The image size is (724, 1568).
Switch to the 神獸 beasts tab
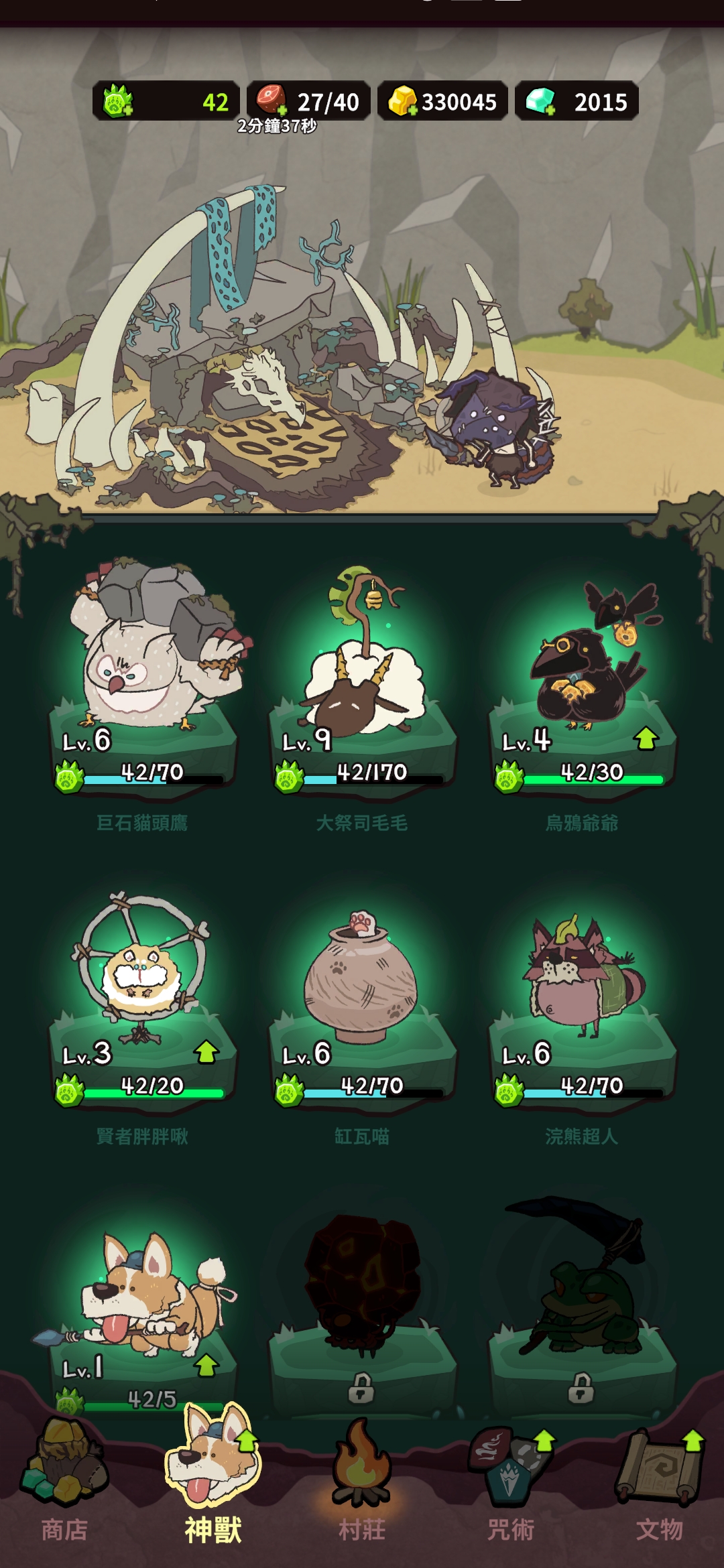coord(213,1481)
